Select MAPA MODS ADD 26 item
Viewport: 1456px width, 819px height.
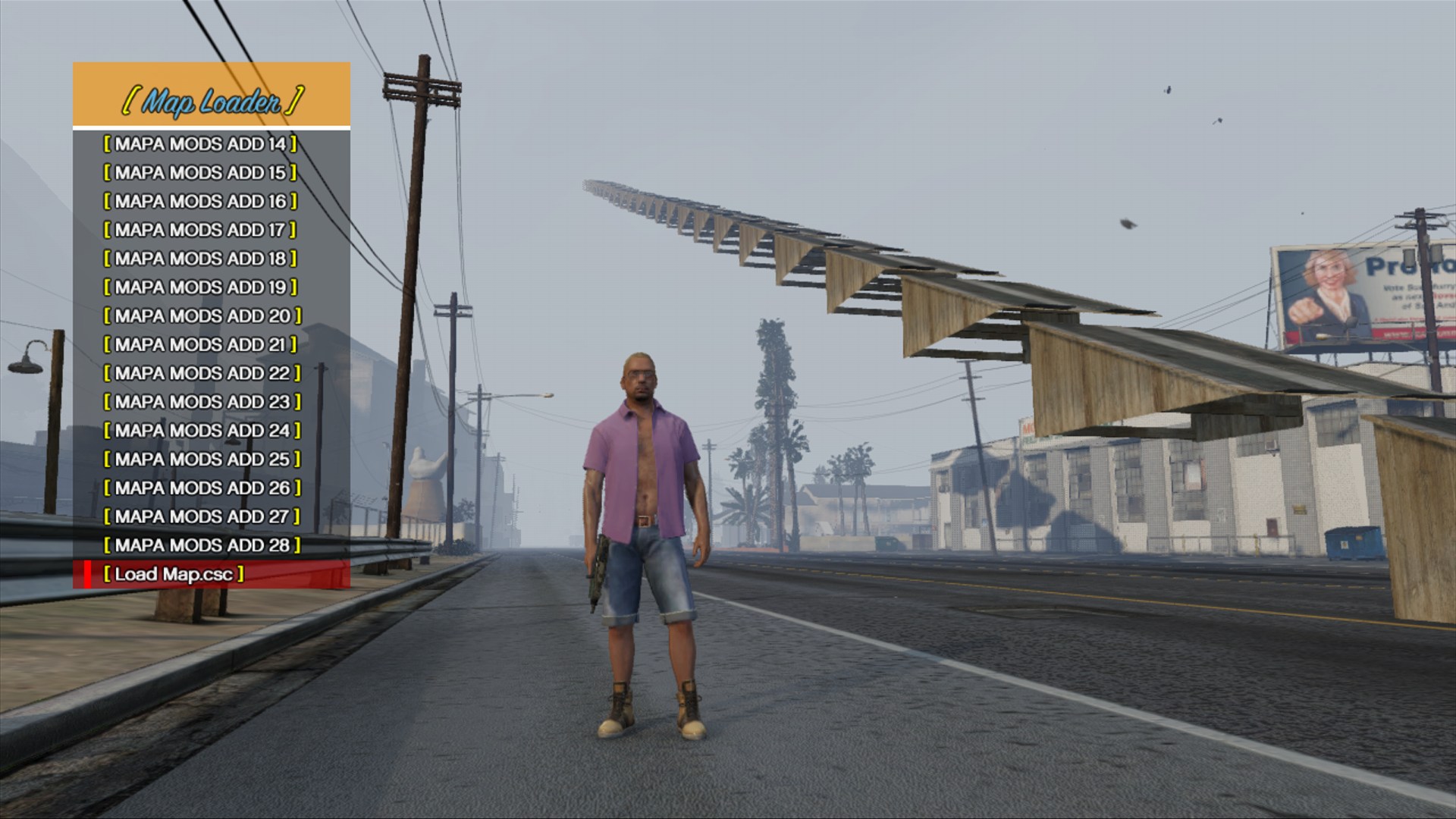(x=202, y=488)
